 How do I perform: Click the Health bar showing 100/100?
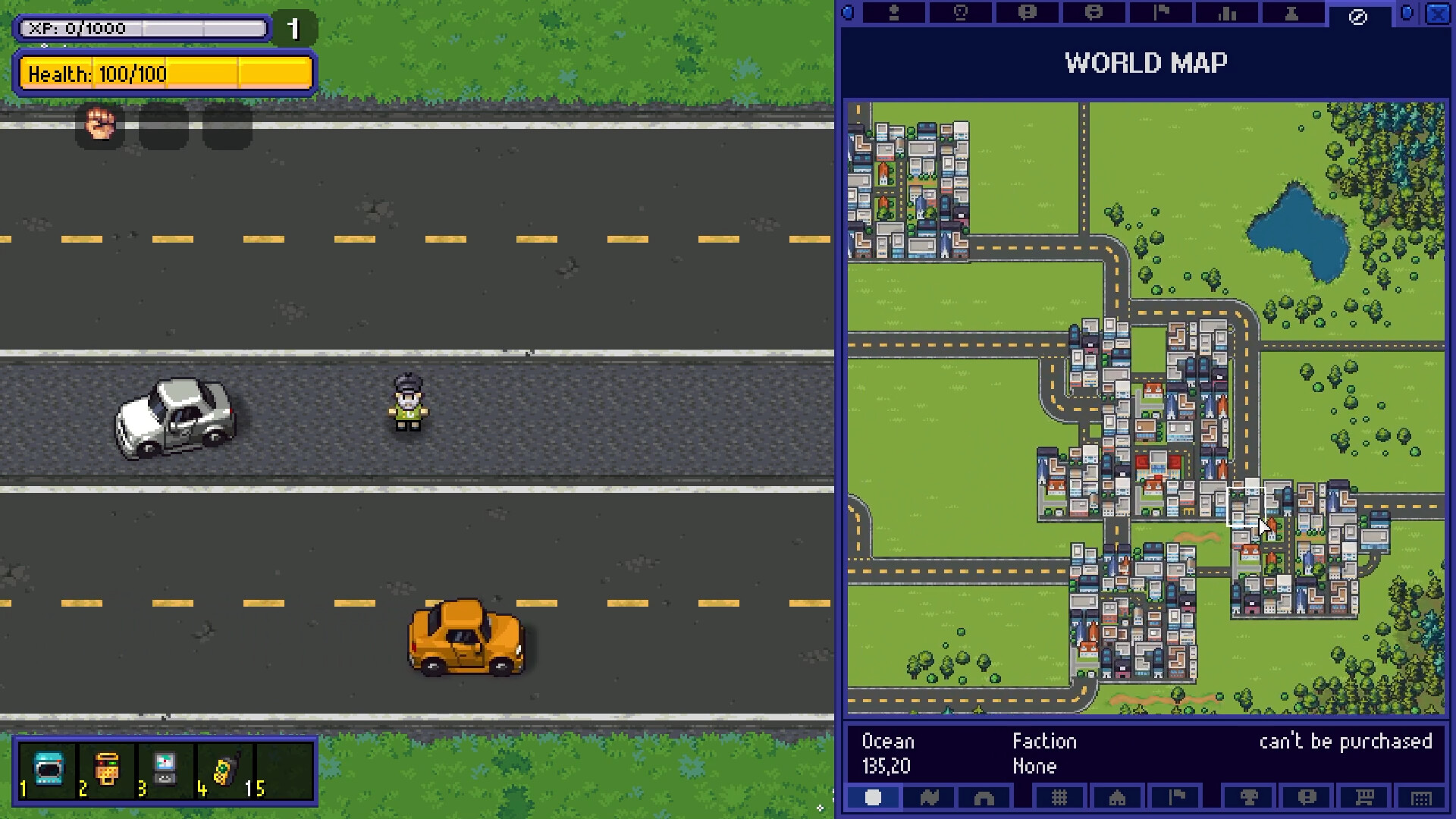(x=165, y=74)
